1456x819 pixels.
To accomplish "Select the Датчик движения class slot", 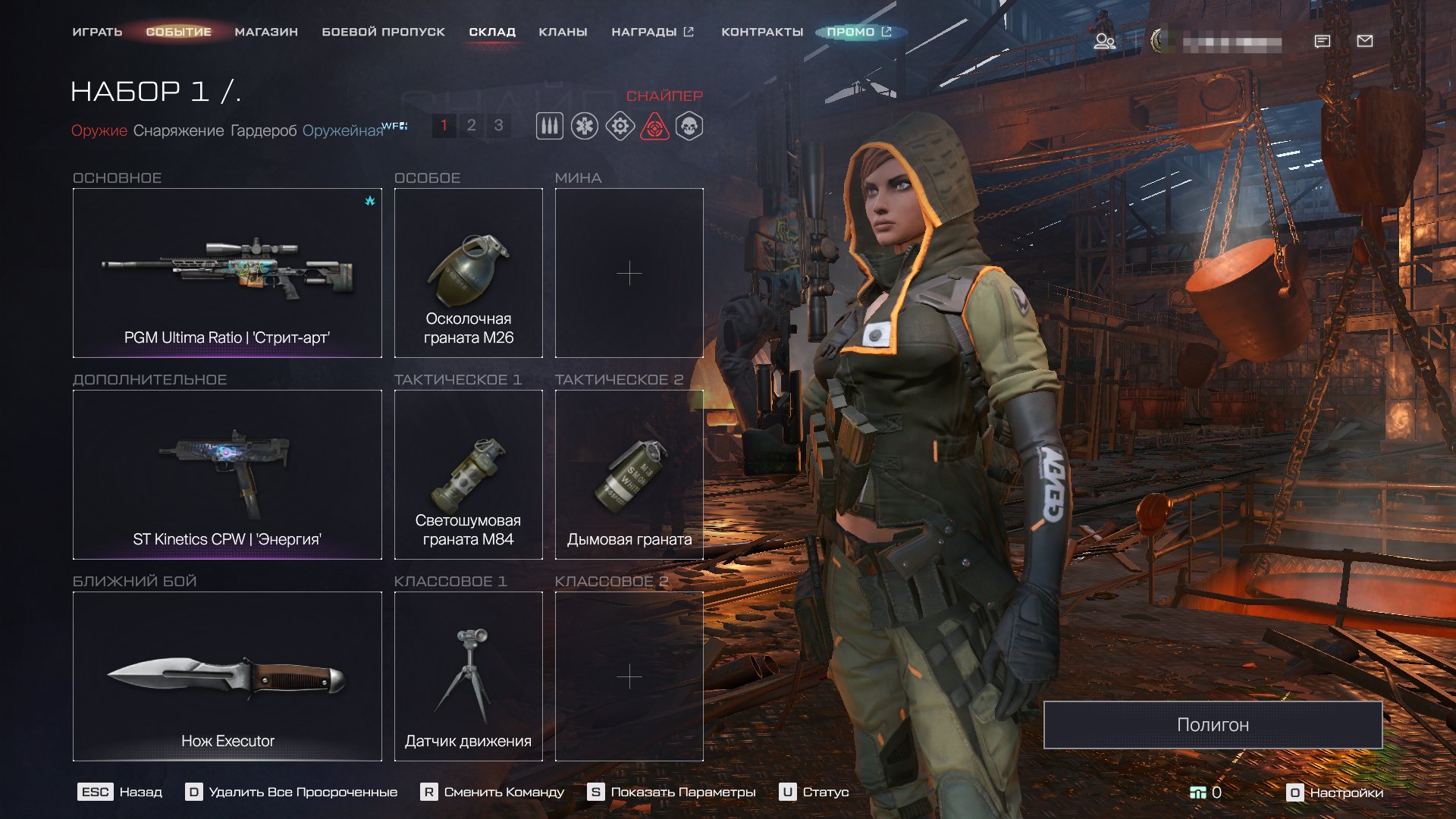I will click(x=468, y=676).
